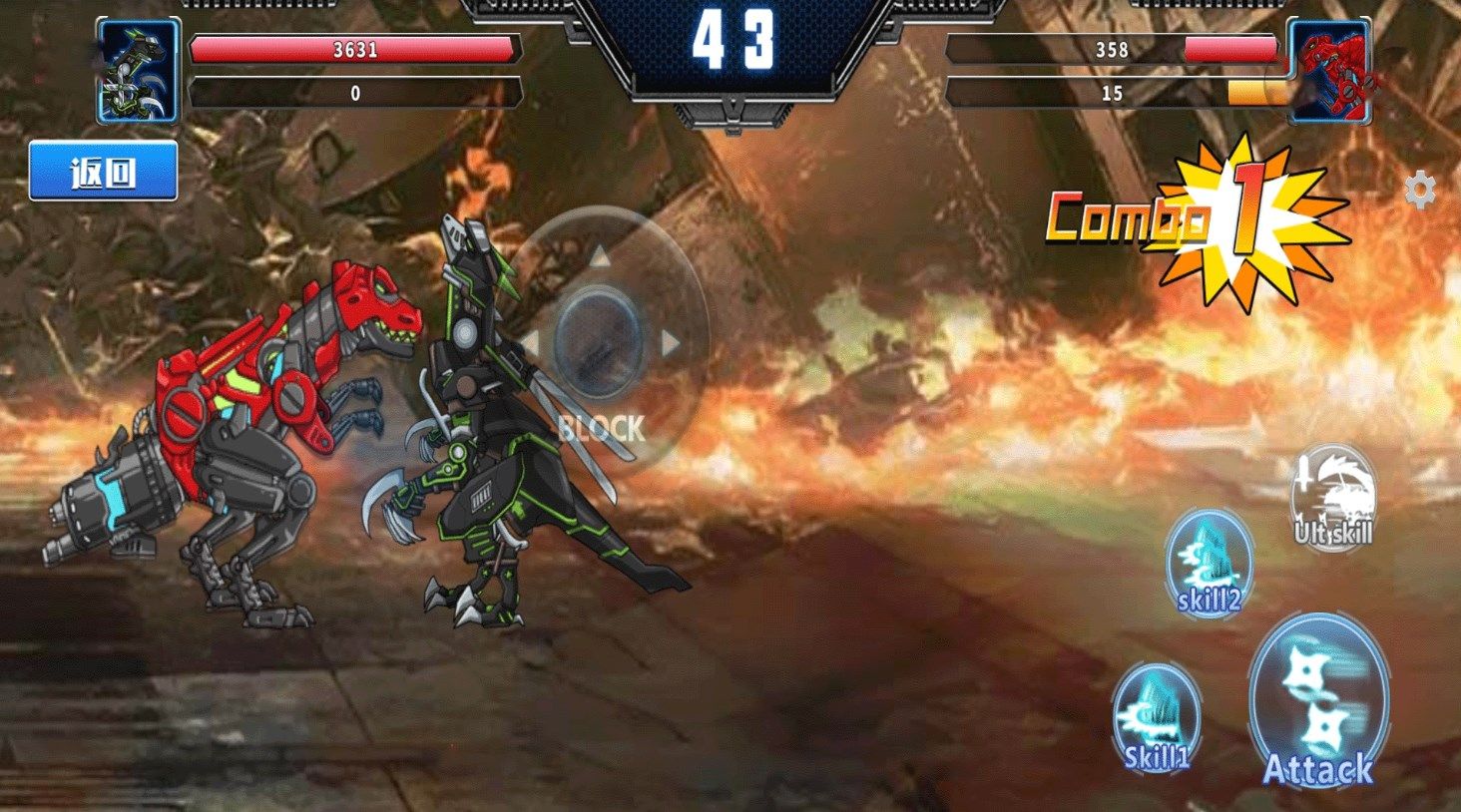Open settings with the gear icon
The width and height of the screenshot is (1461, 812).
pos(1419,190)
